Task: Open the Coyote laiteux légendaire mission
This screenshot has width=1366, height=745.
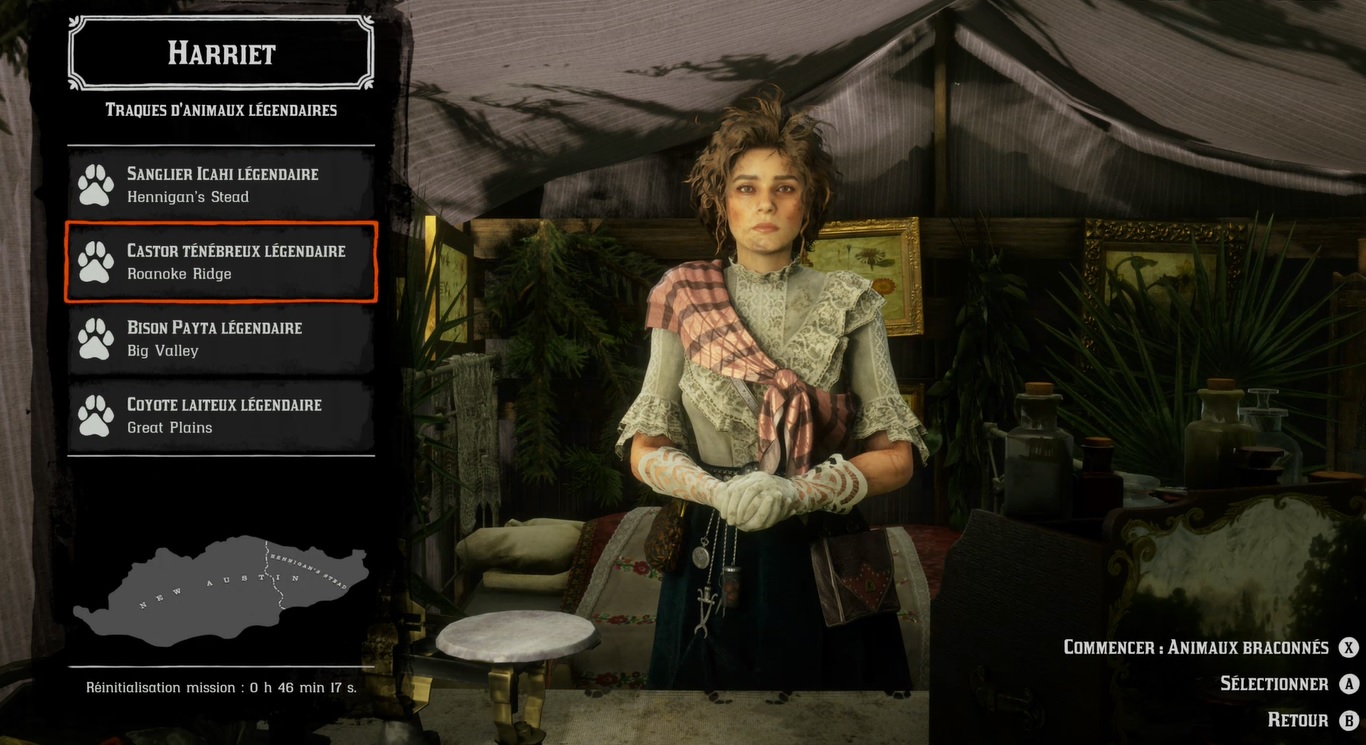Action: point(221,416)
